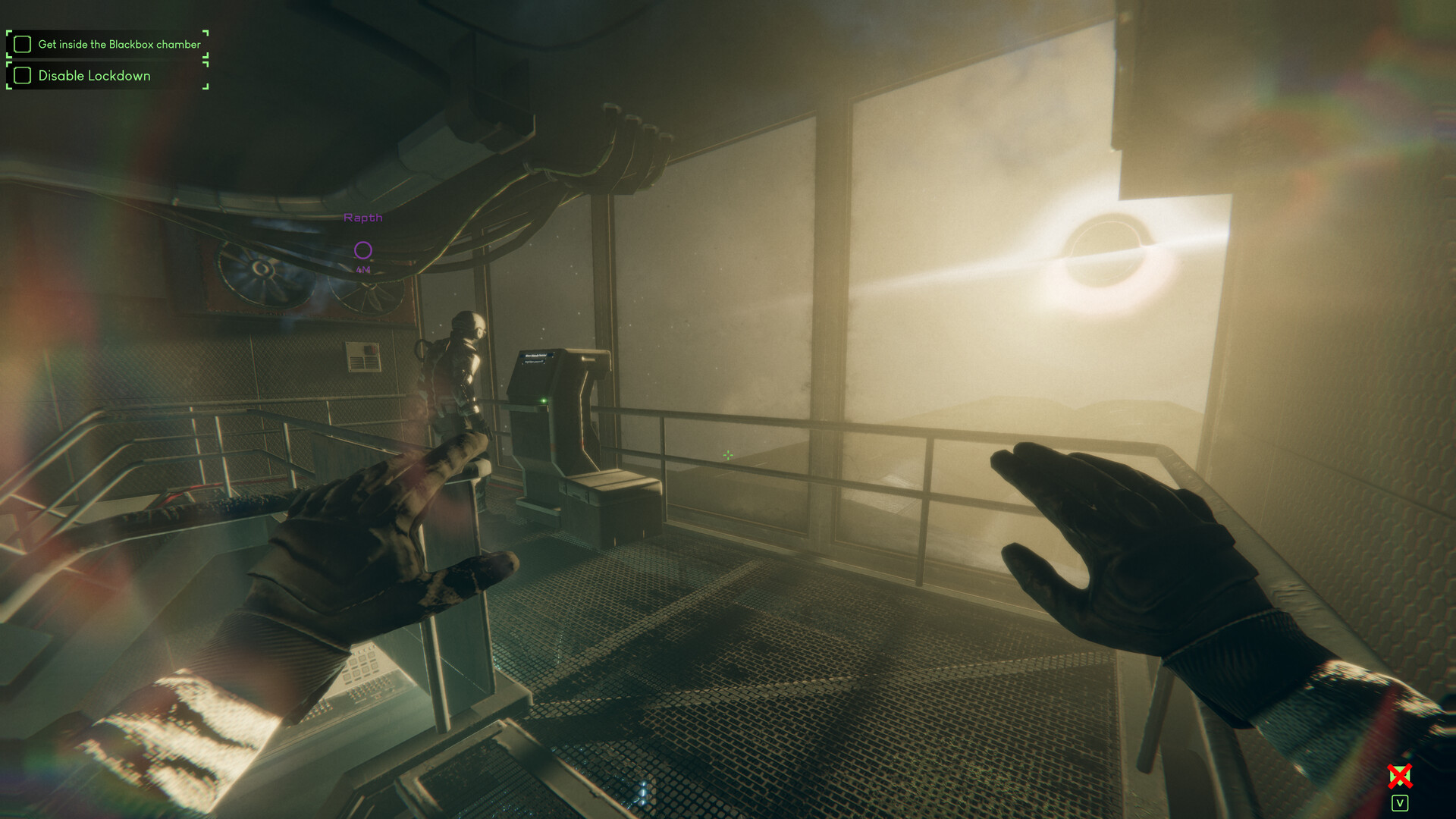Click the center aiming crosshair reticle

[727, 454]
